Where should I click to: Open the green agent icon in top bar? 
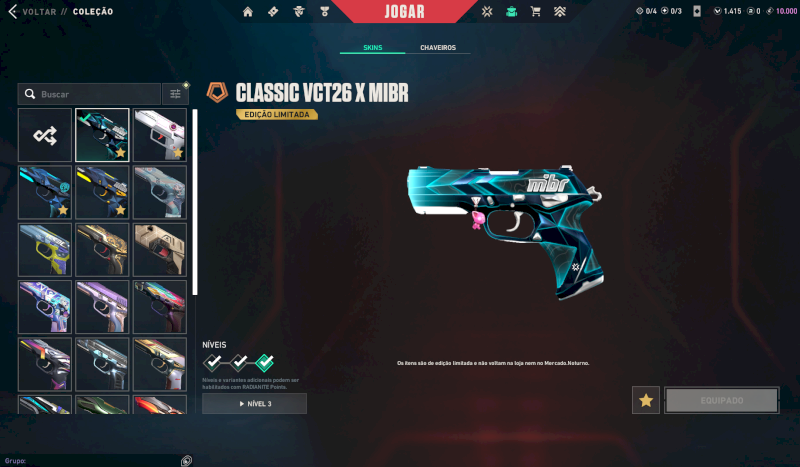pos(512,12)
